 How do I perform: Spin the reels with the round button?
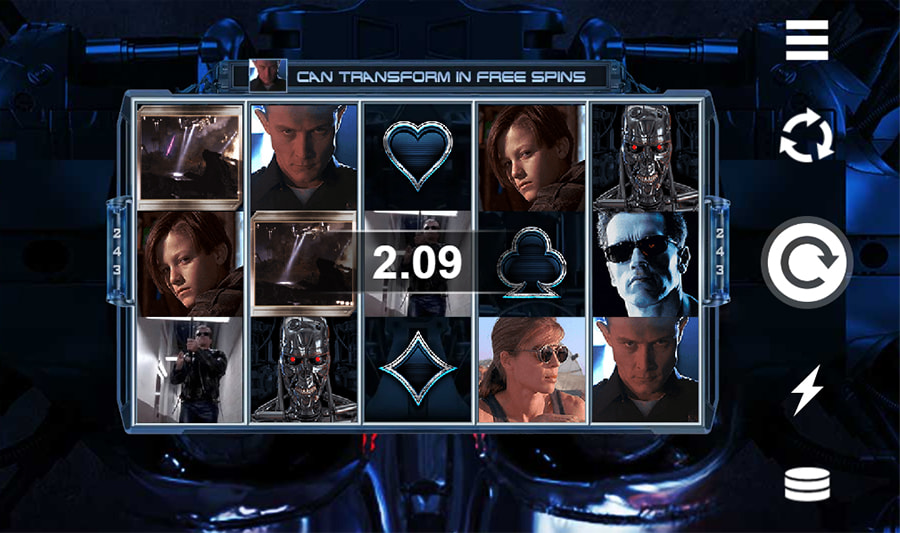click(806, 262)
